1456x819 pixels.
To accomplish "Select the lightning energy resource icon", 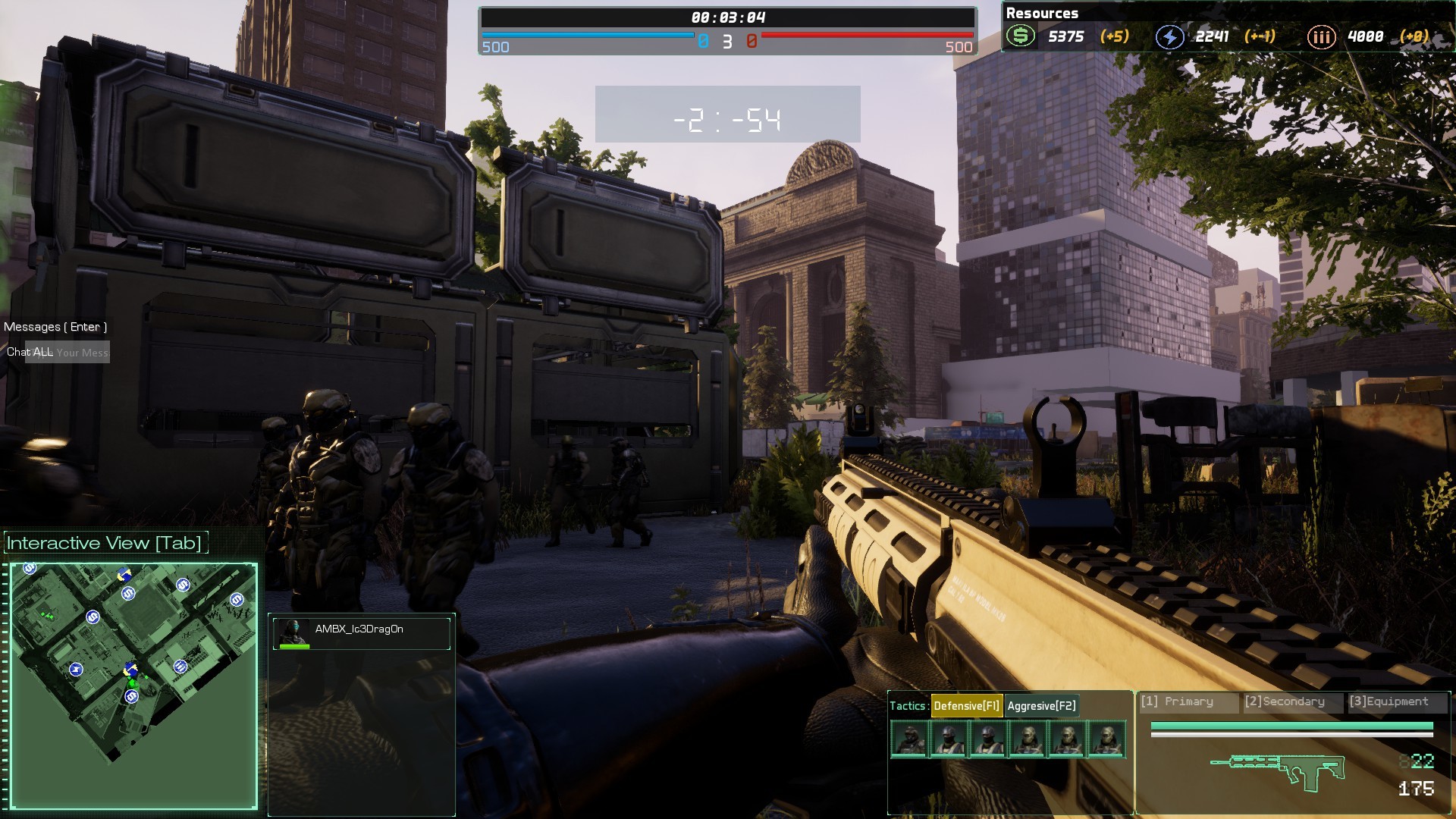I will click(x=1169, y=36).
